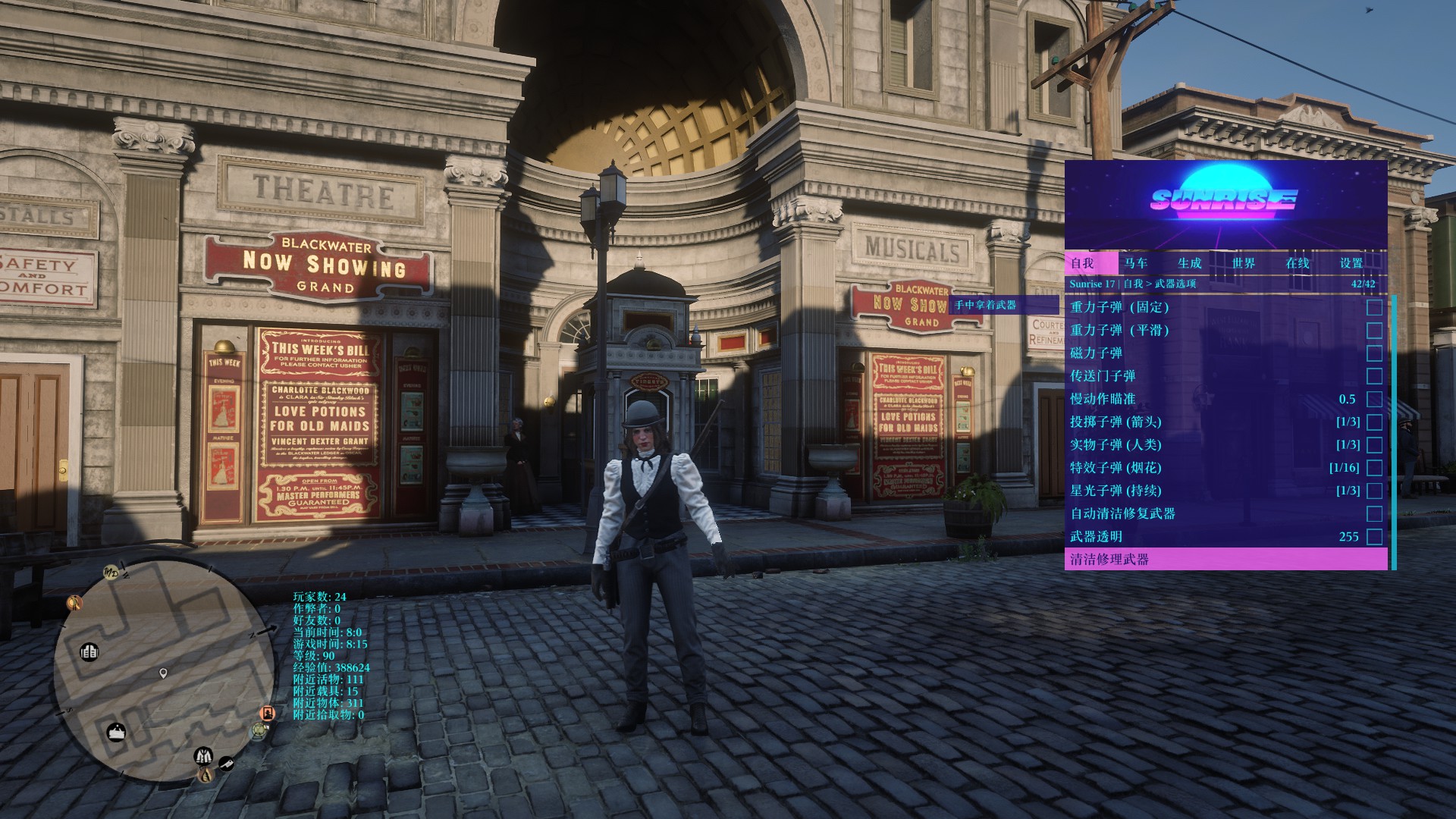Turn on 特效子弹 (烟花)
The height and width of the screenshot is (819, 1456).
tap(1374, 468)
